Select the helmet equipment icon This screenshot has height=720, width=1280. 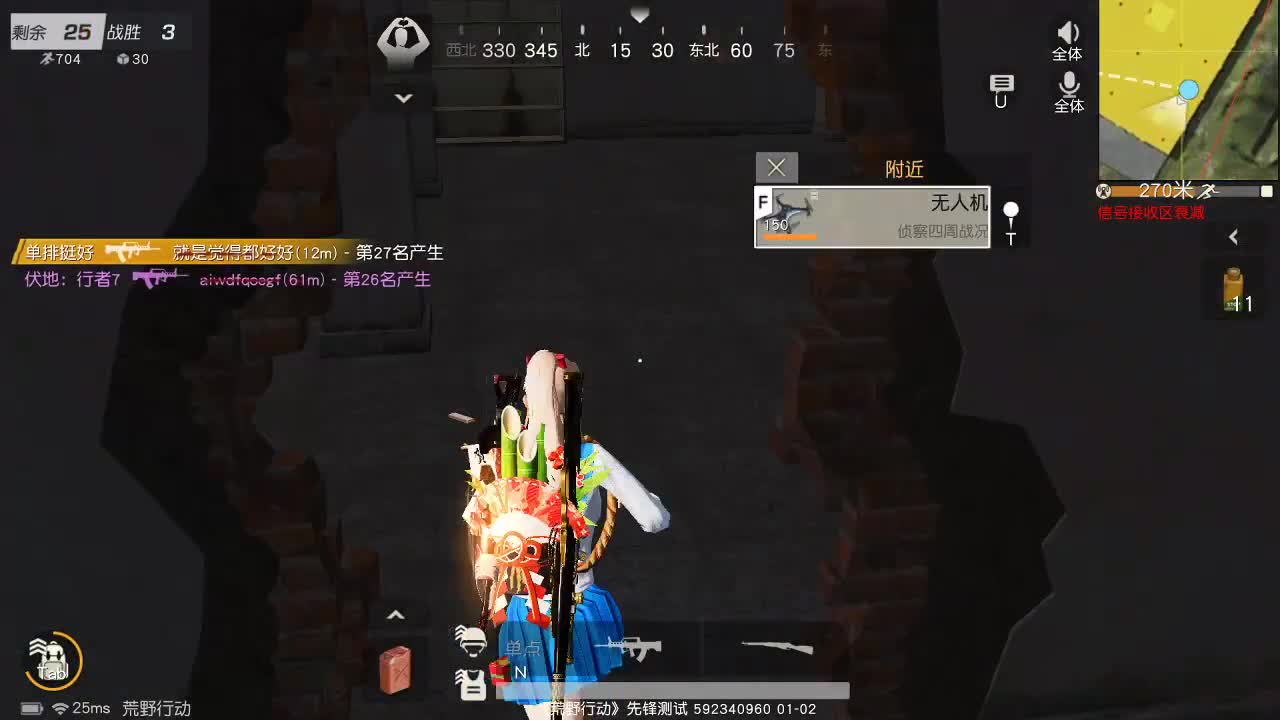point(471,641)
